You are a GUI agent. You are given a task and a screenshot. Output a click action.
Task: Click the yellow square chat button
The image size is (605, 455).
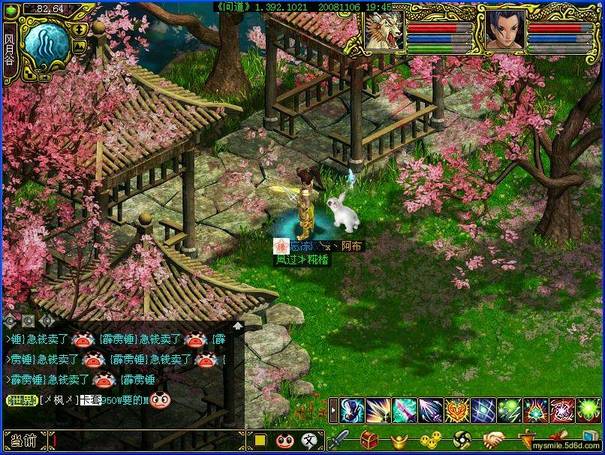pyautogui.click(x=260, y=440)
